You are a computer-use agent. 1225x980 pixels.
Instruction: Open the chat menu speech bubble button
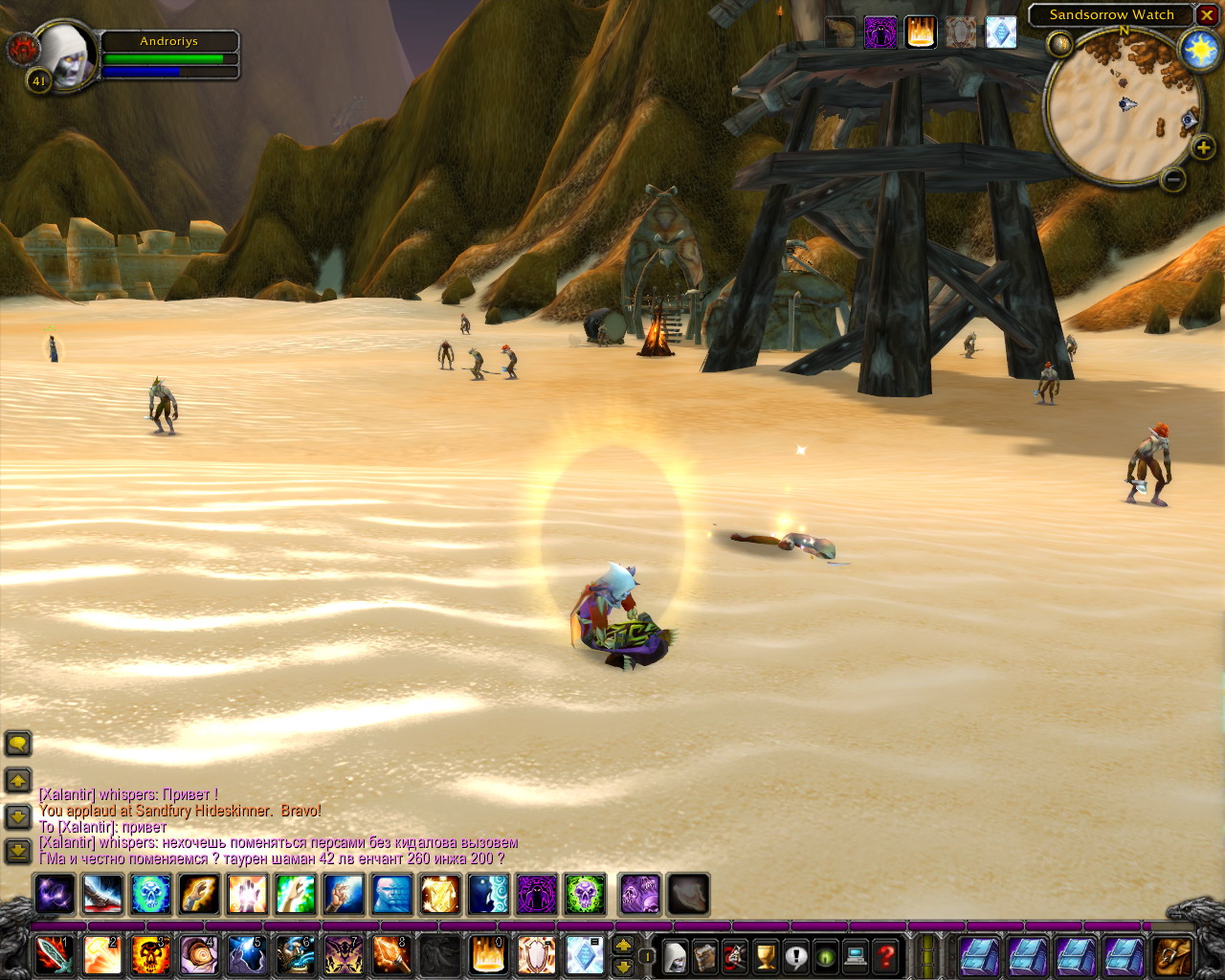(x=18, y=744)
